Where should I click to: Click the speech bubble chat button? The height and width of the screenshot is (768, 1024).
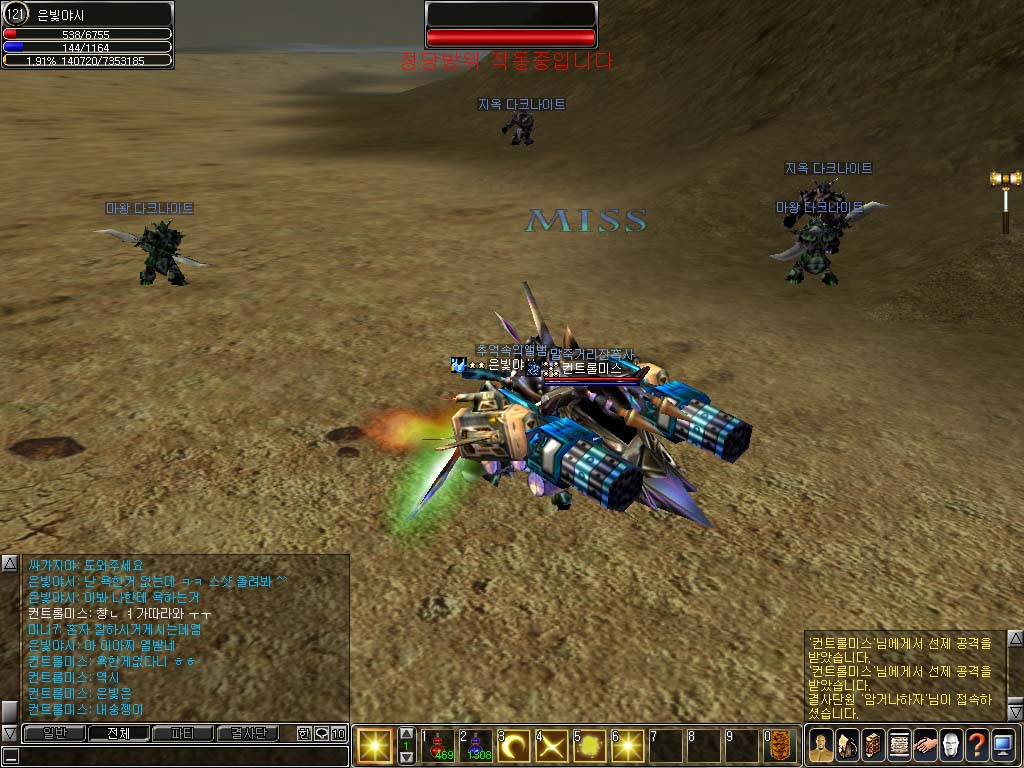[321, 733]
